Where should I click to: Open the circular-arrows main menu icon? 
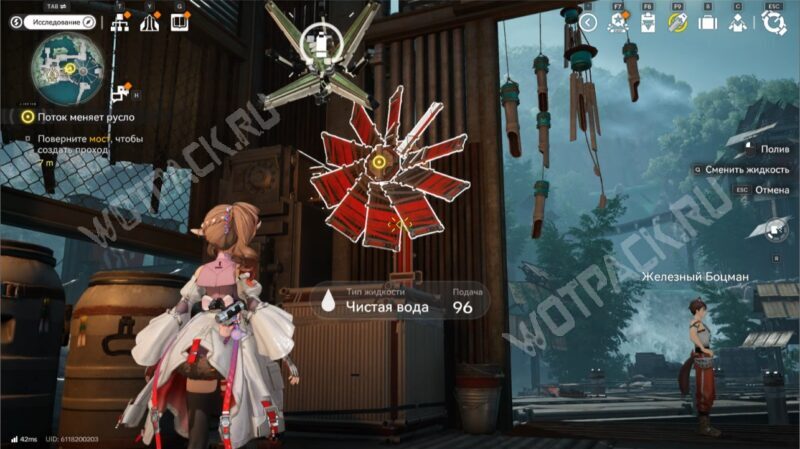773,23
